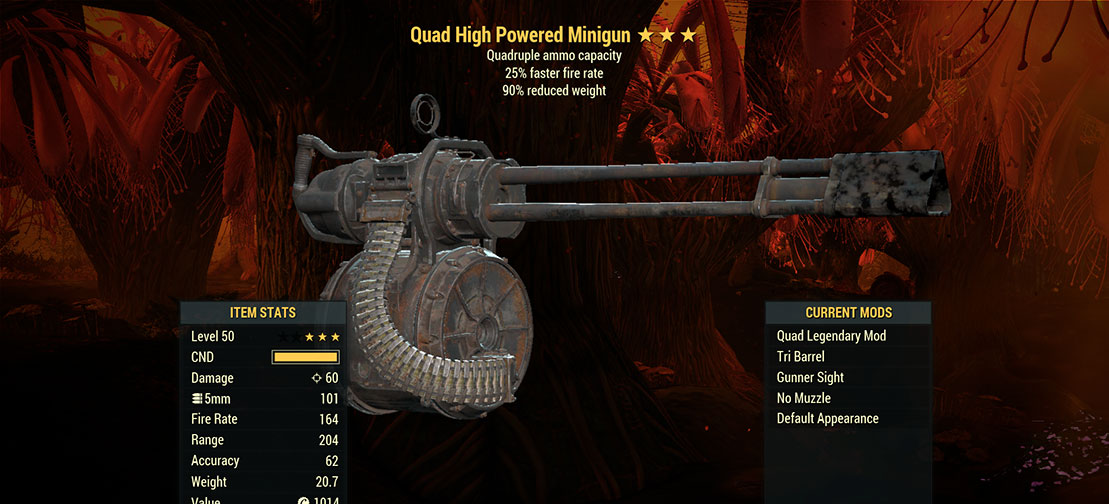Pick the Default Appearance mod row

pos(827,419)
